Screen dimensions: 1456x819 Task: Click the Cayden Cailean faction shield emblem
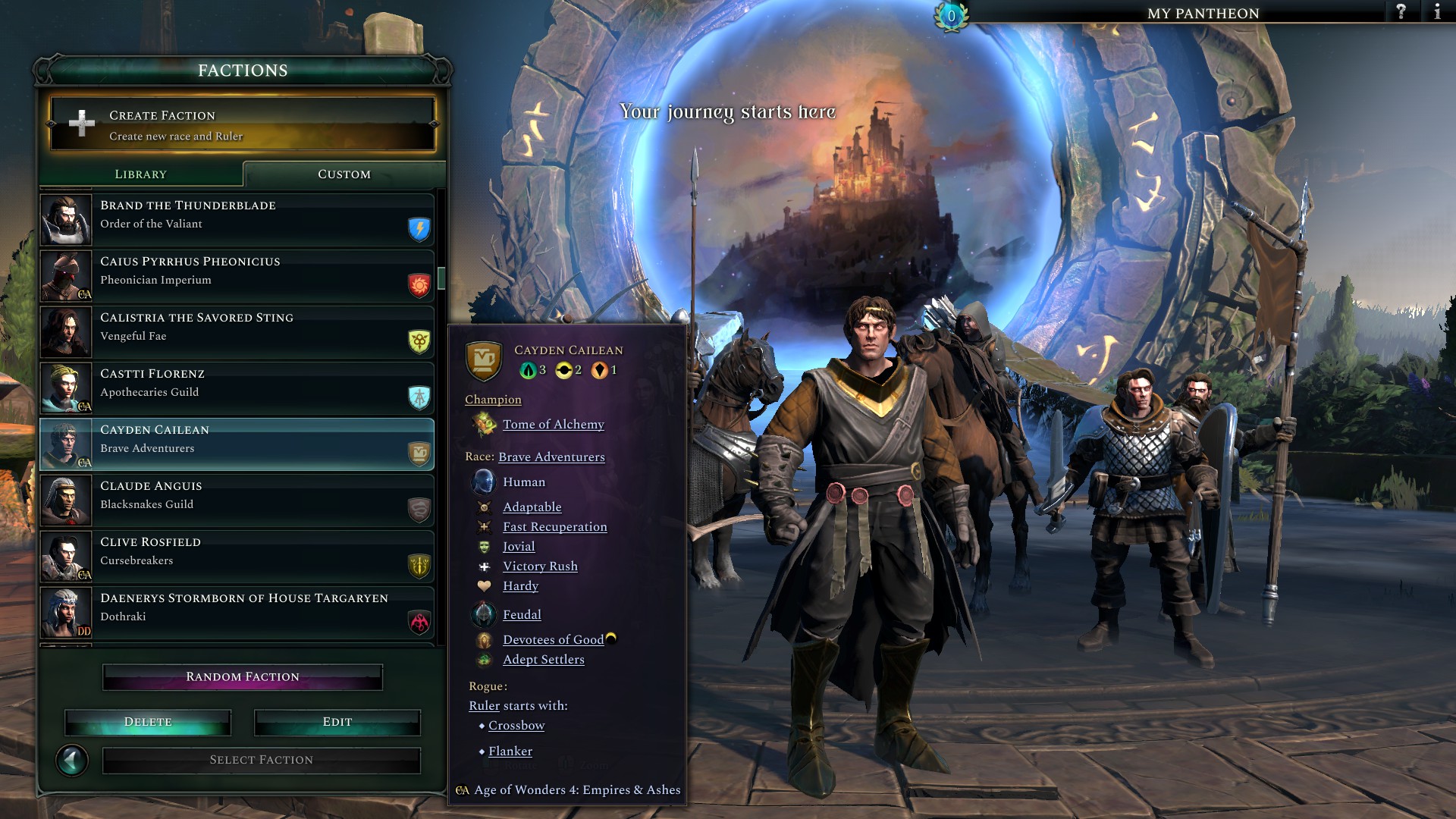[x=485, y=362]
